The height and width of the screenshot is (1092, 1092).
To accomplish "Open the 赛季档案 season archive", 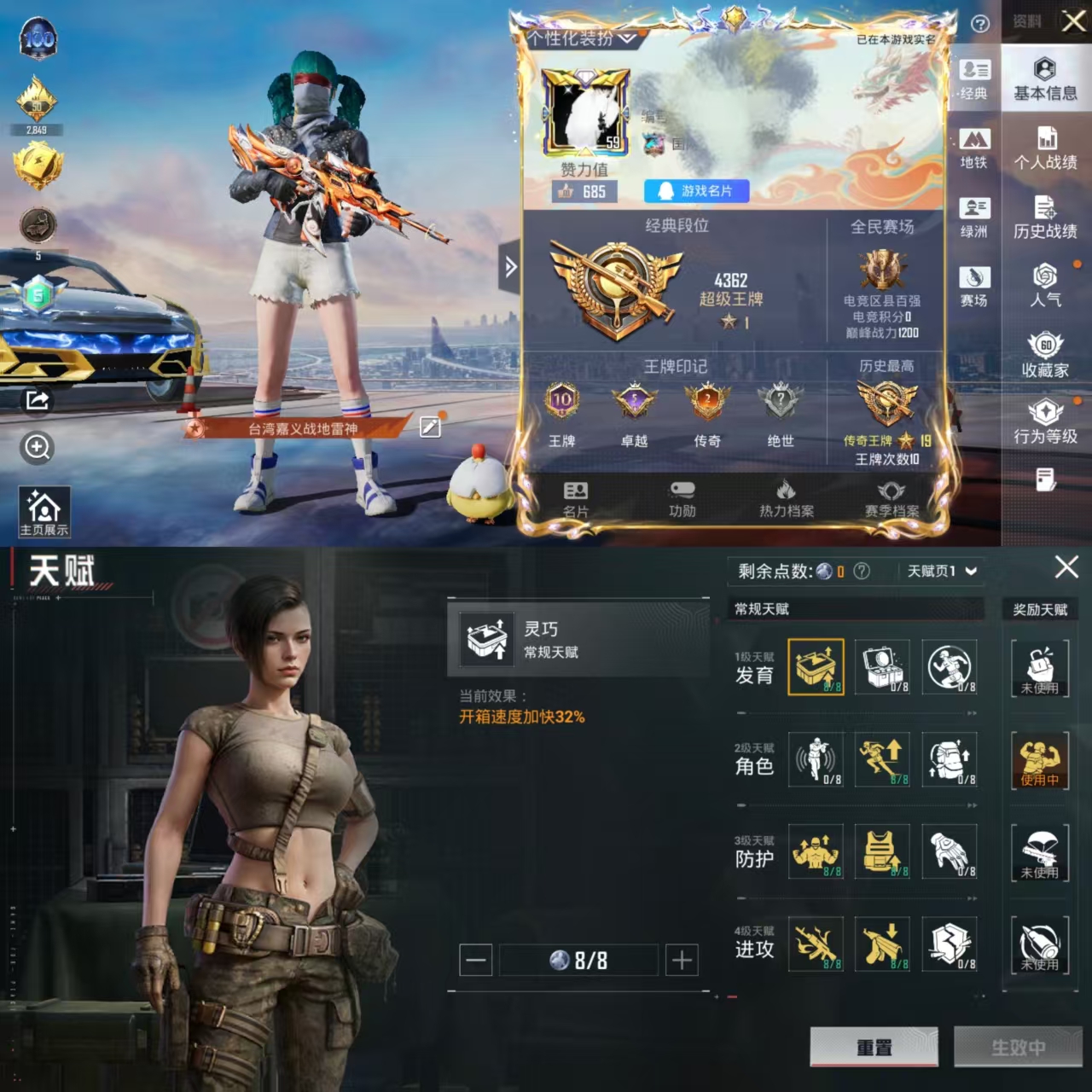I will pos(892,499).
